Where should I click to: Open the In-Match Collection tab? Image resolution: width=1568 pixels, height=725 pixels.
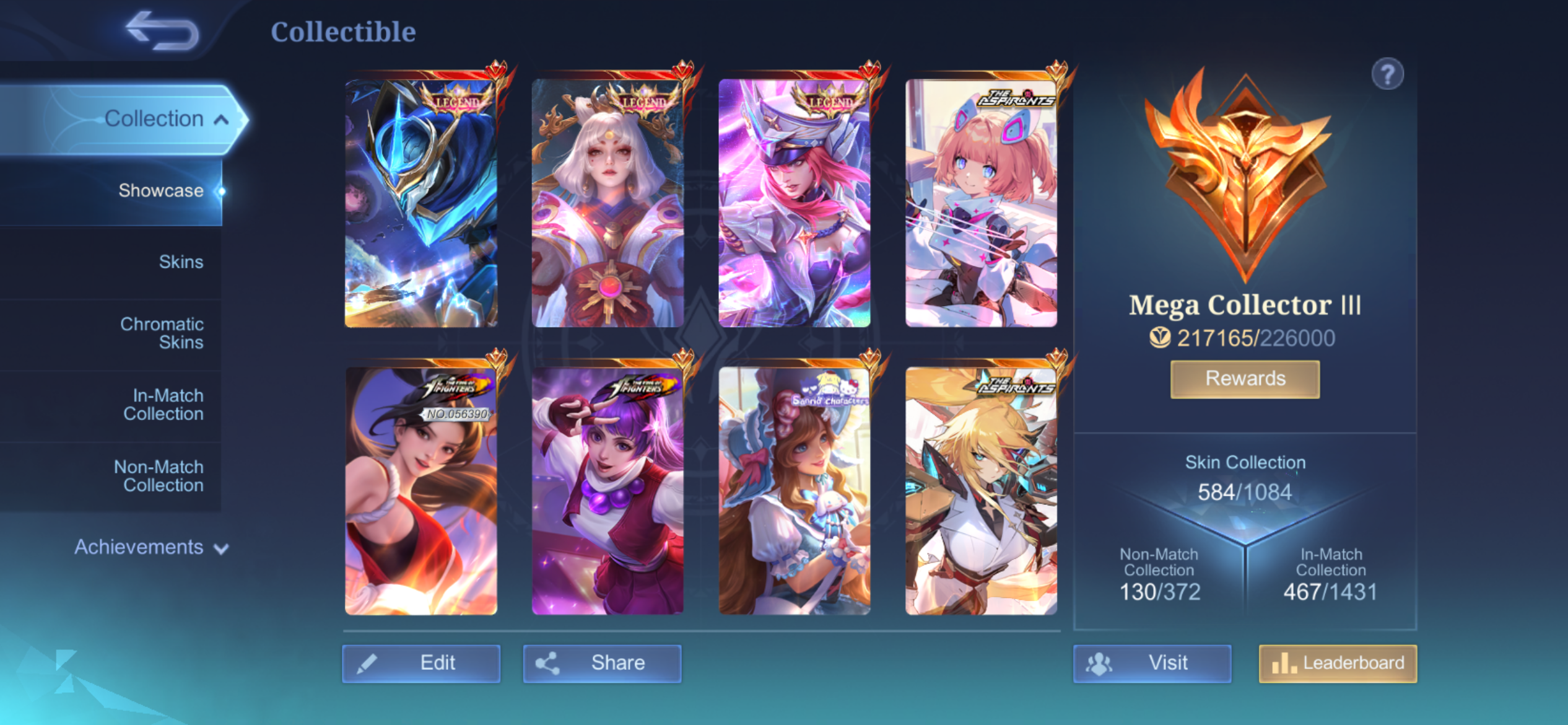click(163, 404)
